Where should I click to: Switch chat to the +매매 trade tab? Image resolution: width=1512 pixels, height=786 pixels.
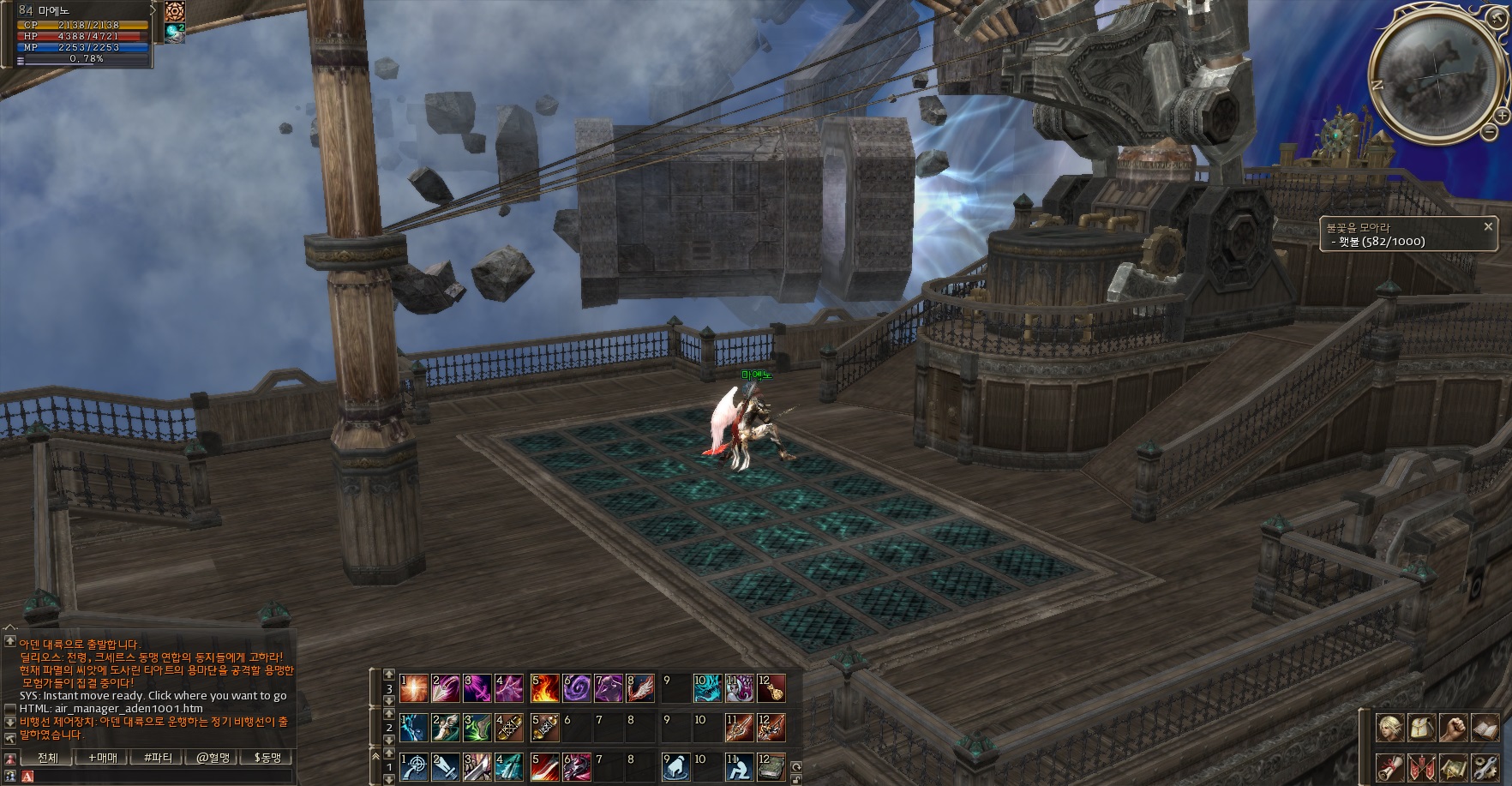coord(103,758)
